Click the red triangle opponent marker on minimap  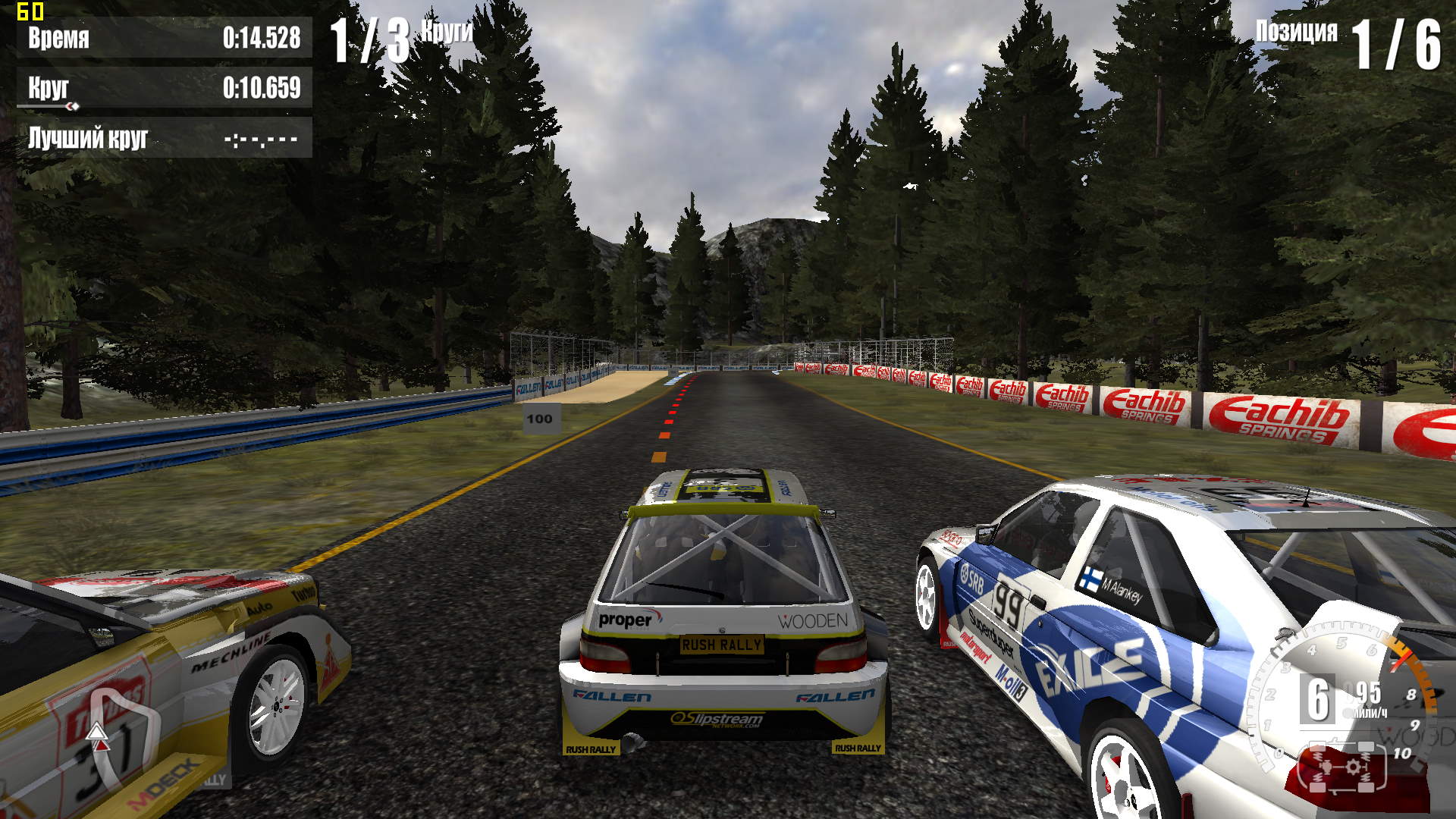point(101,745)
